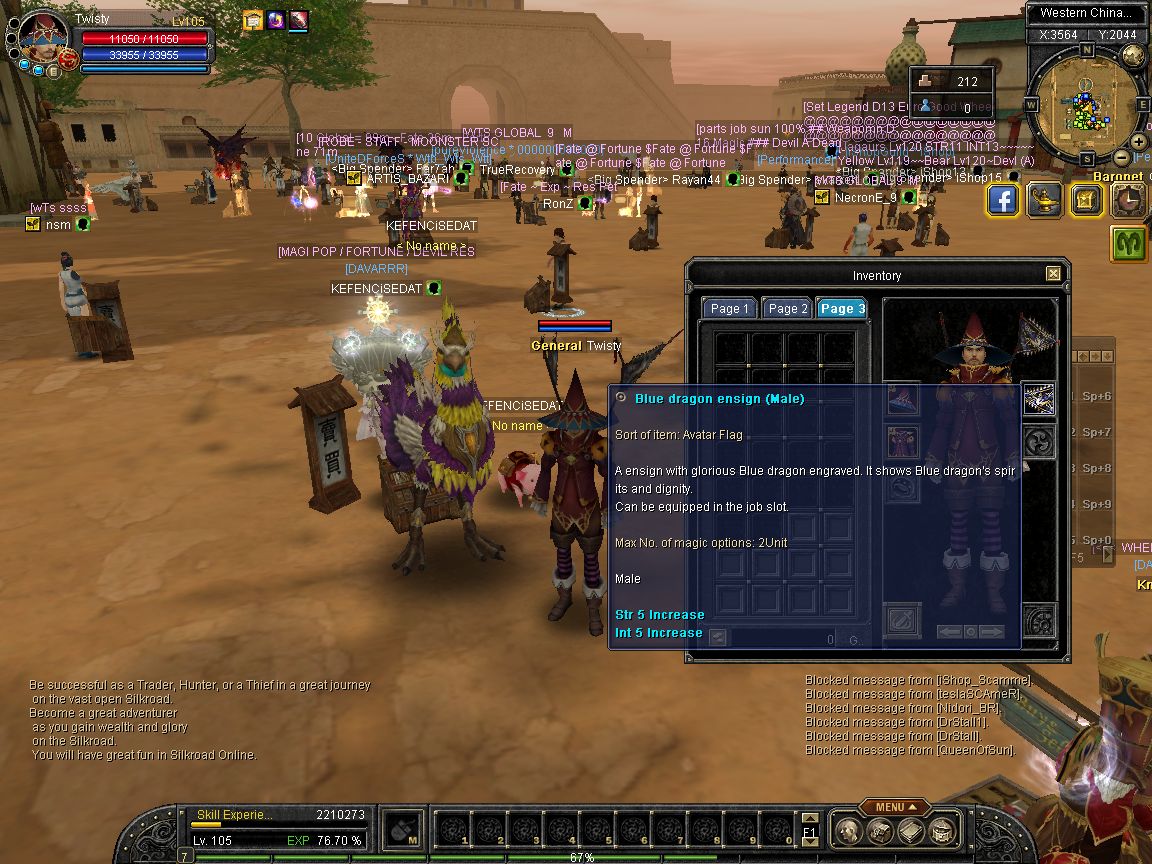Close the Inventory window
Screen dimensions: 1152x864
click(1053, 274)
